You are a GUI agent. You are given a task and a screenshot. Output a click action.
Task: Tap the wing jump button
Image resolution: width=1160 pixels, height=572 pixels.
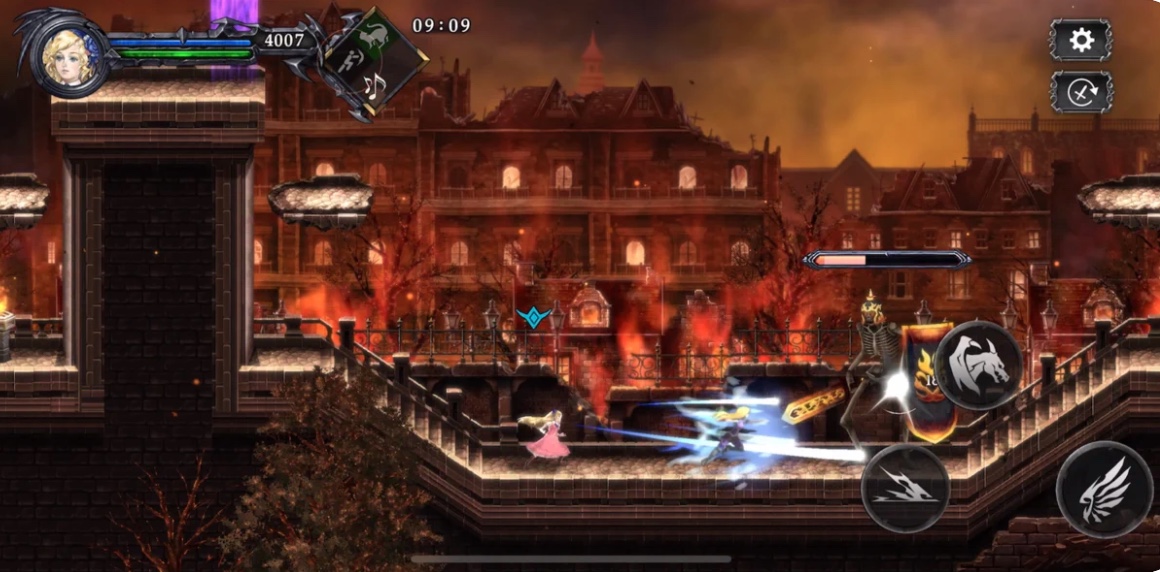[x=1104, y=489]
